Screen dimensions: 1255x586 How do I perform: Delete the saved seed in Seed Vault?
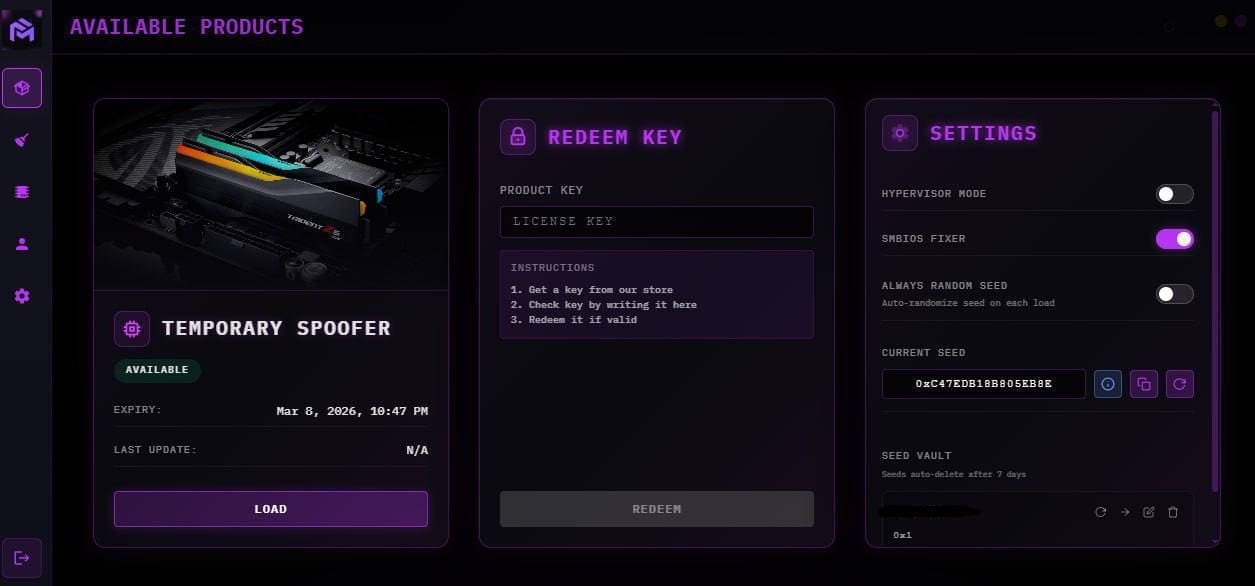pos(1173,512)
